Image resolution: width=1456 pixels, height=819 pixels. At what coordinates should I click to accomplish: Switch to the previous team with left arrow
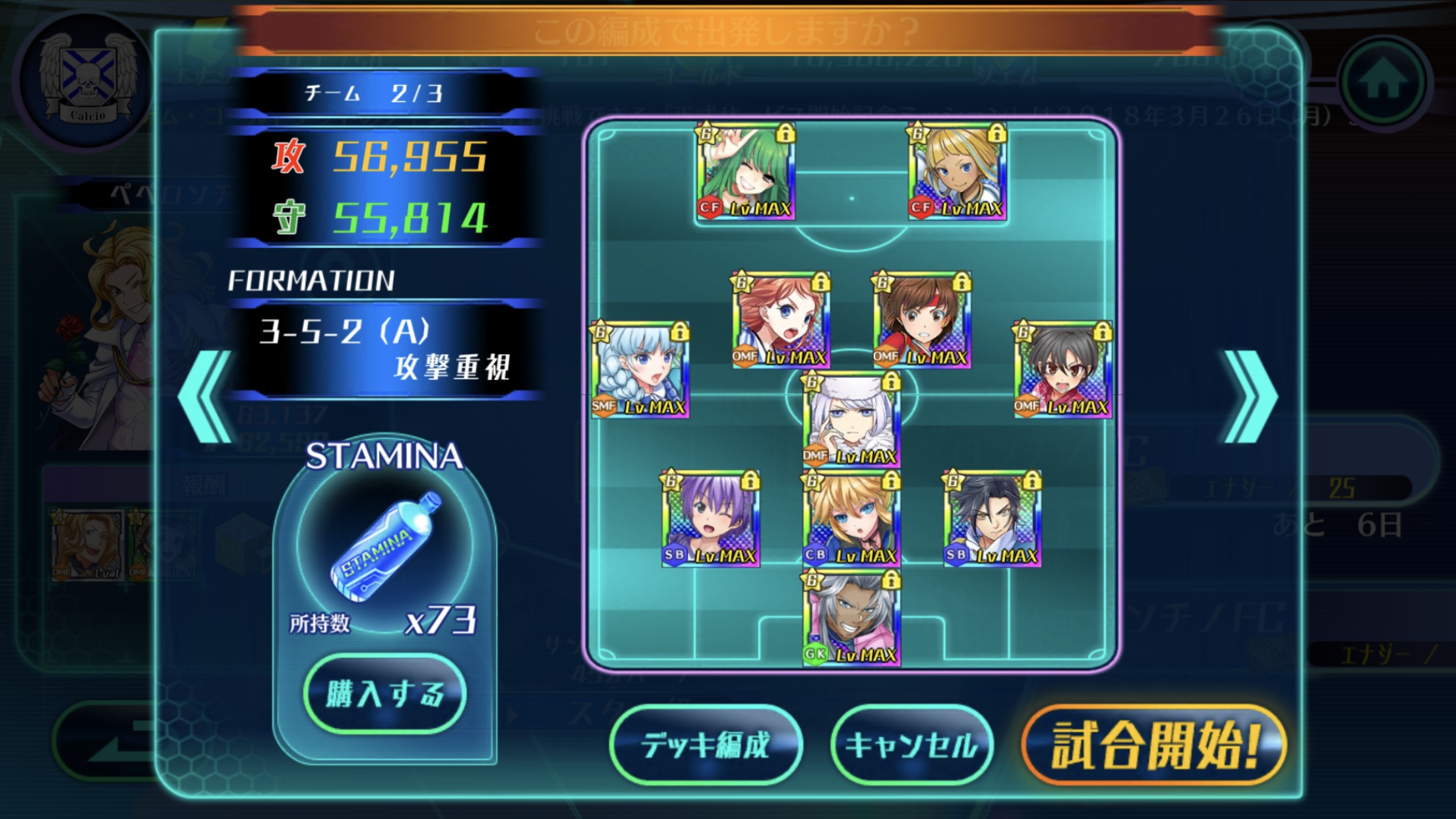(206, 397)
